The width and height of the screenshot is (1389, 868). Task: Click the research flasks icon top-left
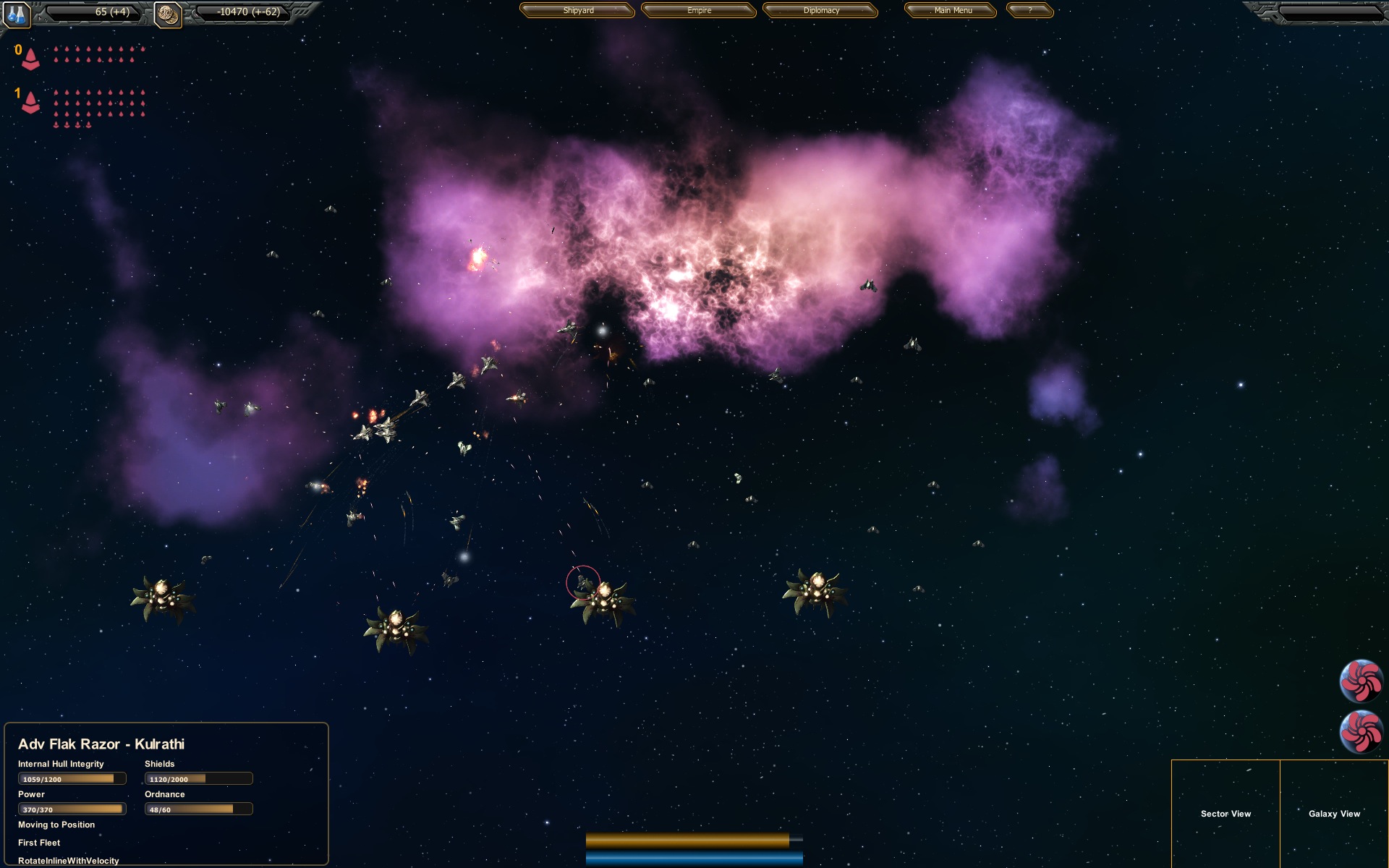coord(16,12)
